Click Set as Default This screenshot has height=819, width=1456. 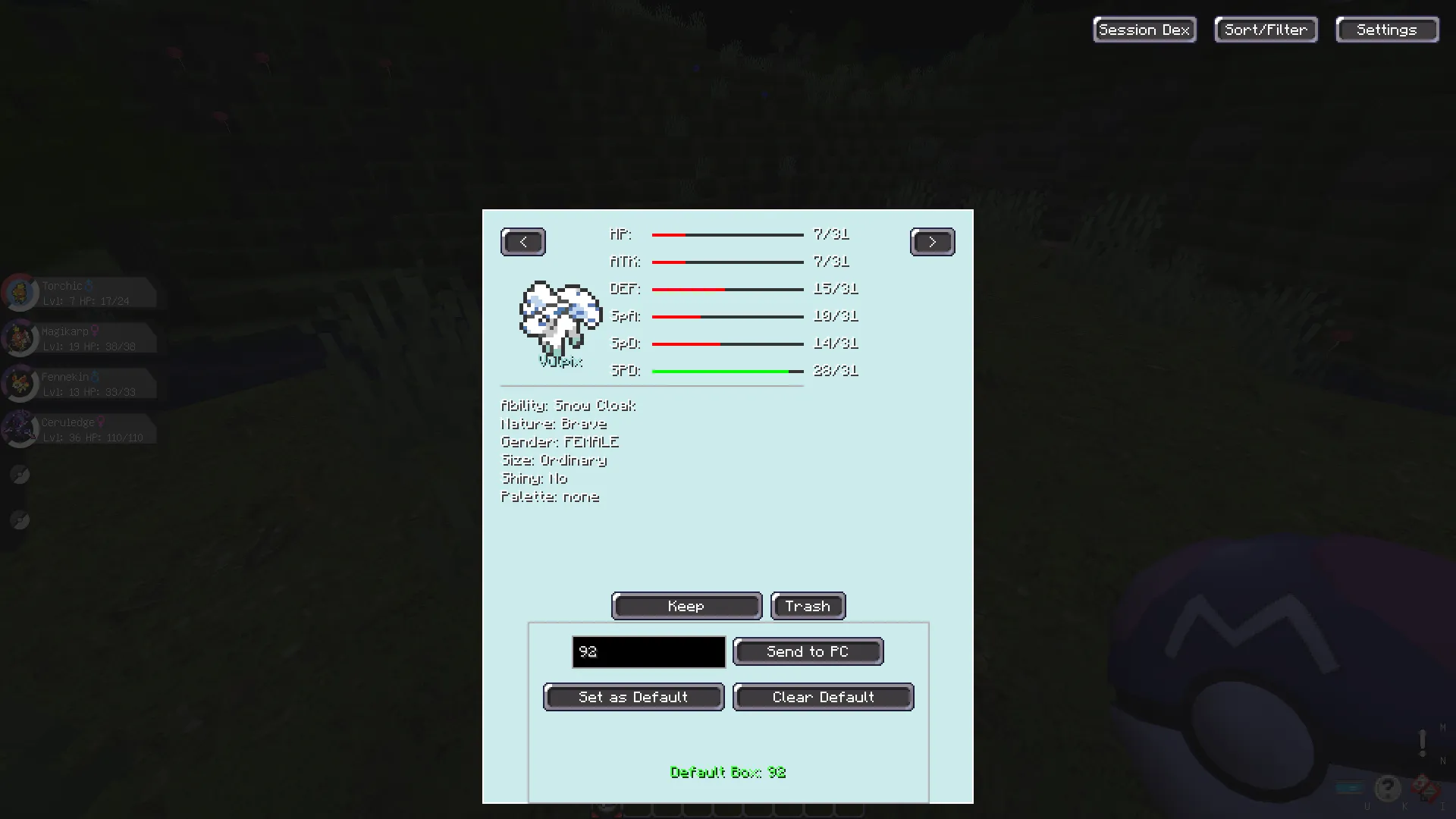(633, 697)
